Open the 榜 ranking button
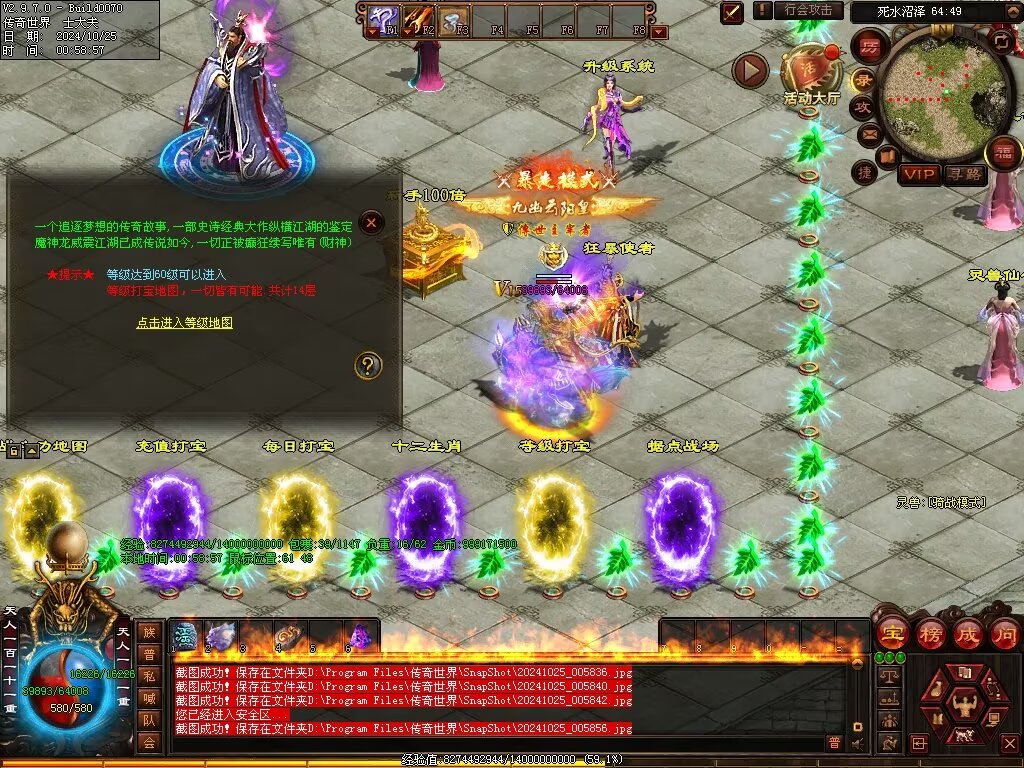Screen dimensions: 1024x768 pos(930,633)
